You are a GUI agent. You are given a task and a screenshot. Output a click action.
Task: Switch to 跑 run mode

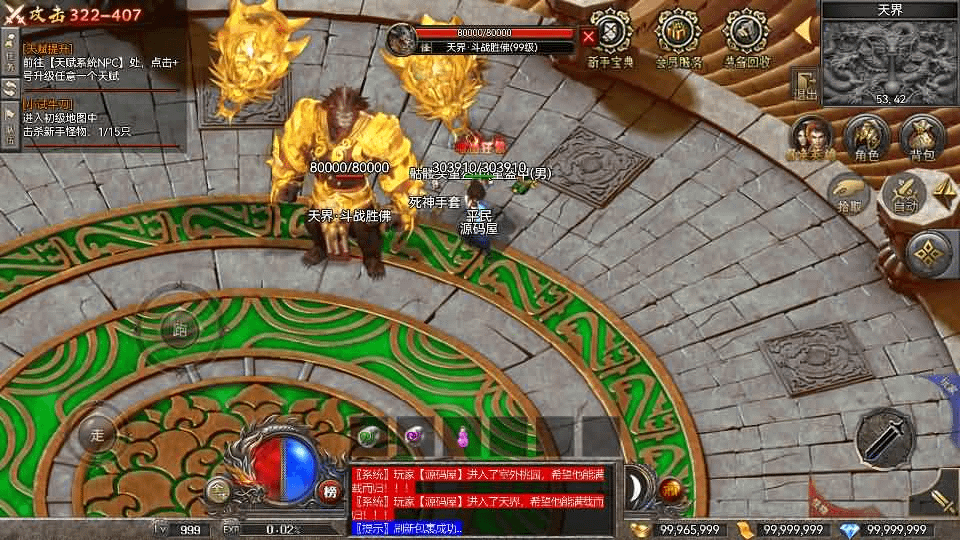(180, 330)
